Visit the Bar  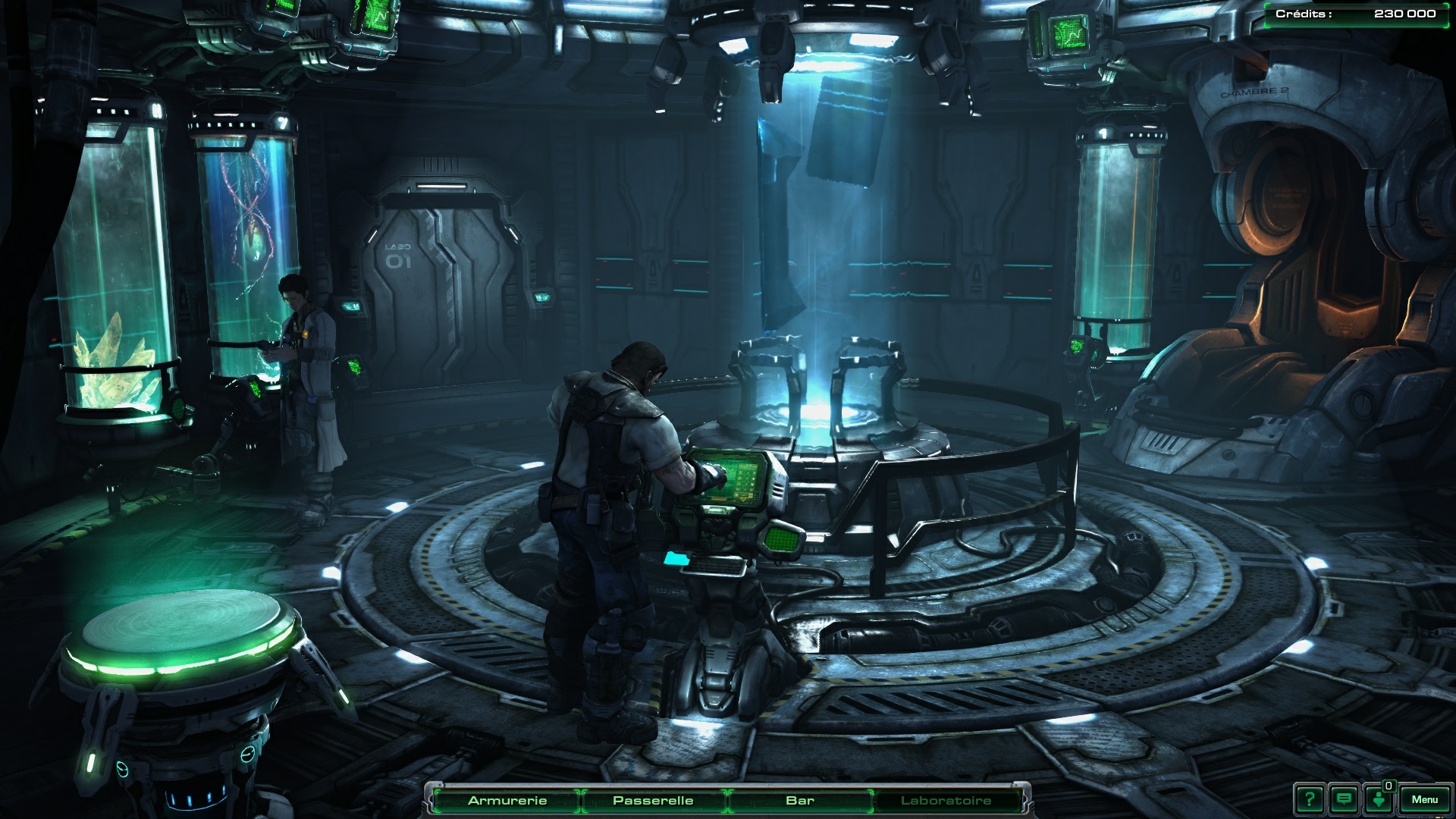point(800,800)
